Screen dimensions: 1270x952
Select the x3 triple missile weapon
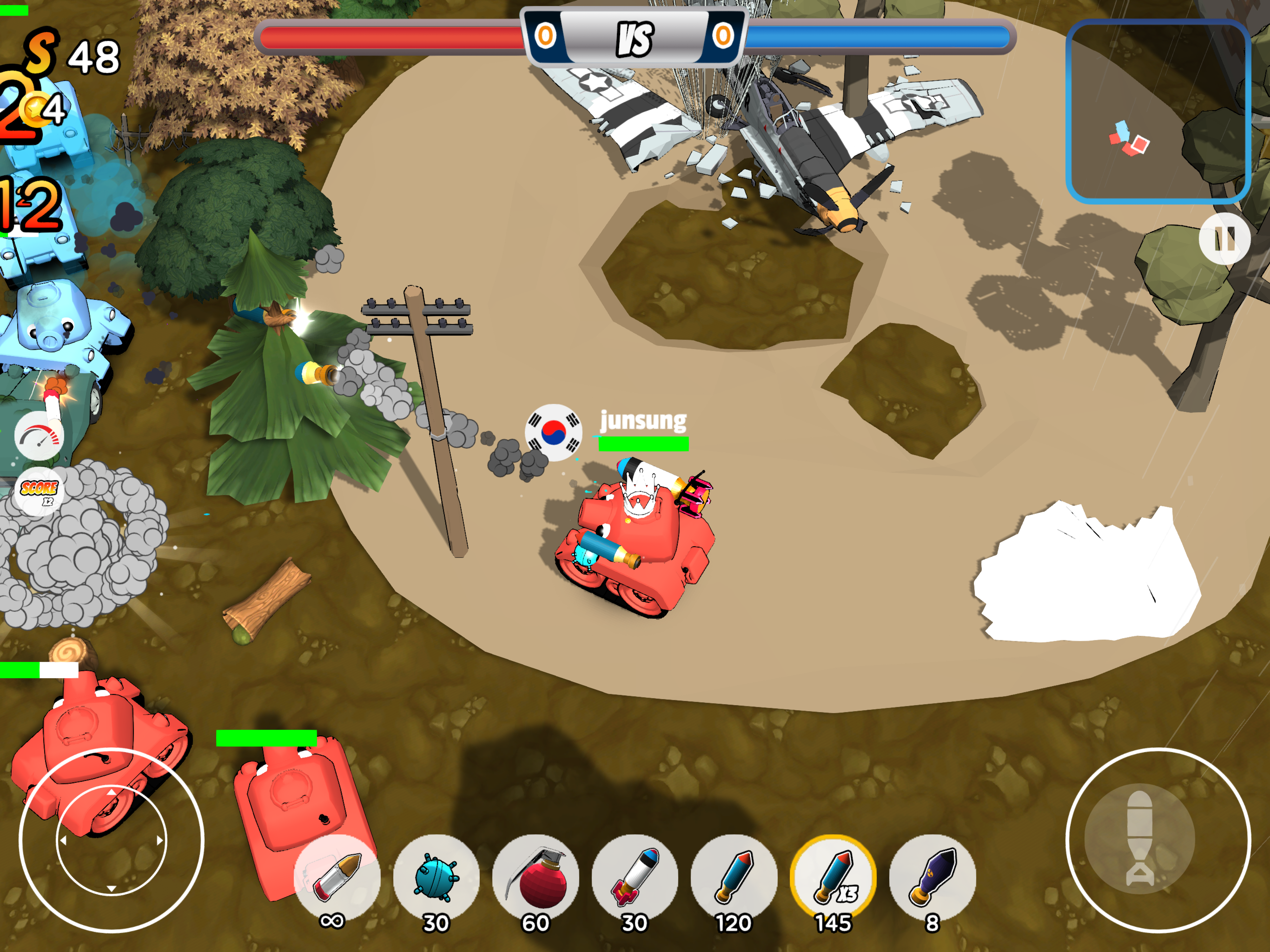(833, 877)
